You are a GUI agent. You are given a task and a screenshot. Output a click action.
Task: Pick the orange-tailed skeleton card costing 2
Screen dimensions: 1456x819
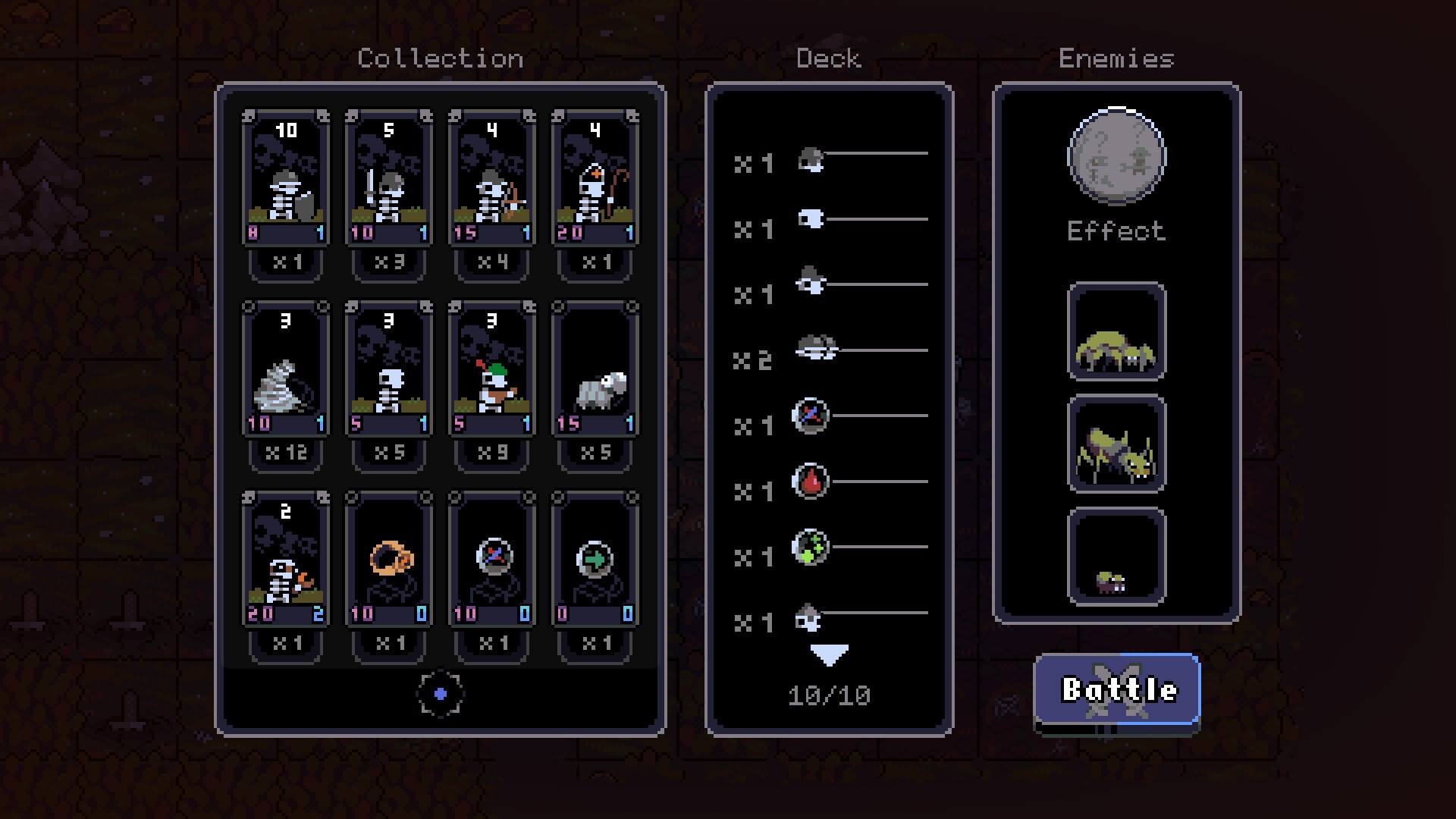[x=286, y=561]
